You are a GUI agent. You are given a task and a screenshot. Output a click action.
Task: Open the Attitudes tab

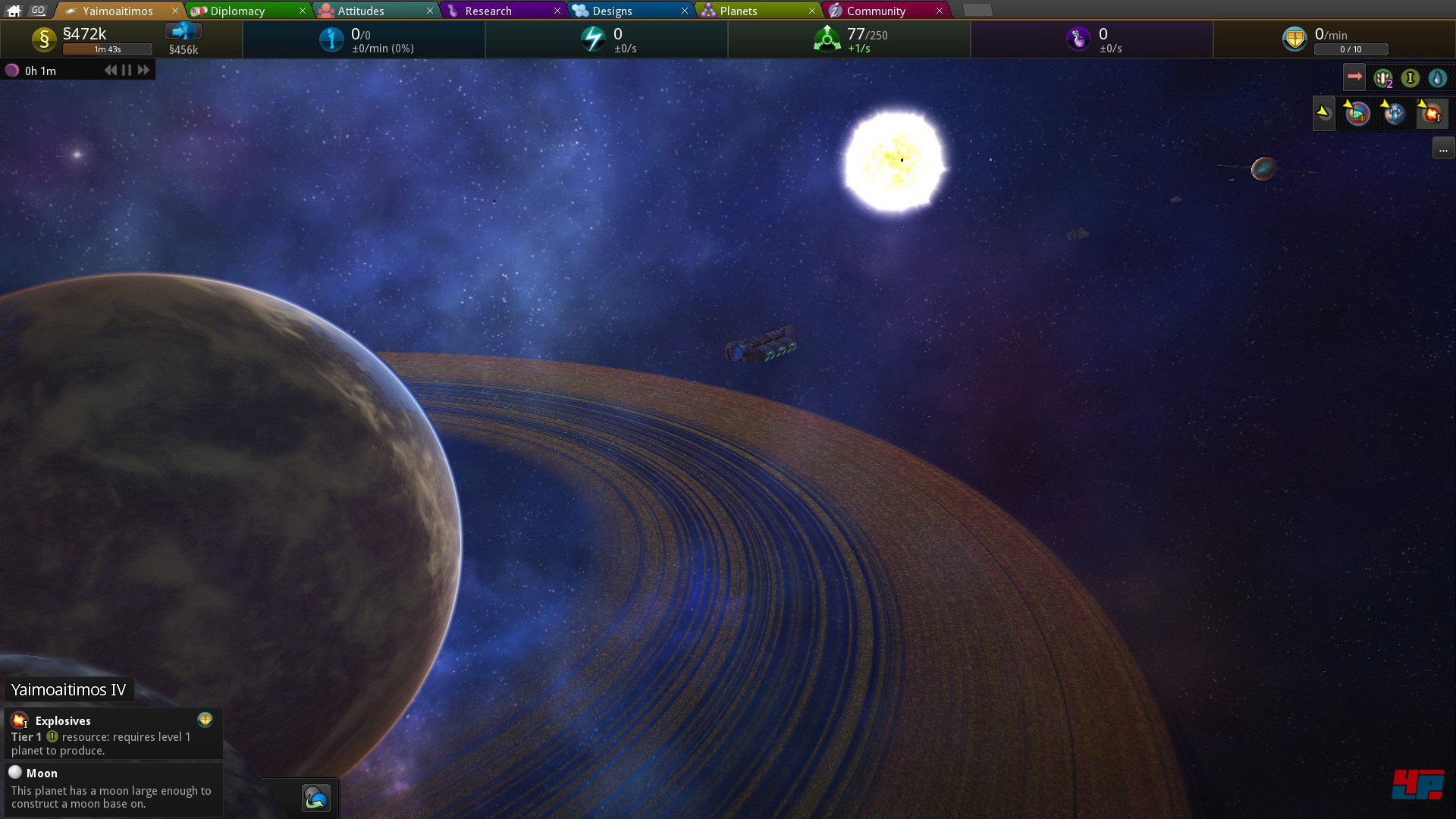pyautogui.click(x=361, y=11)
